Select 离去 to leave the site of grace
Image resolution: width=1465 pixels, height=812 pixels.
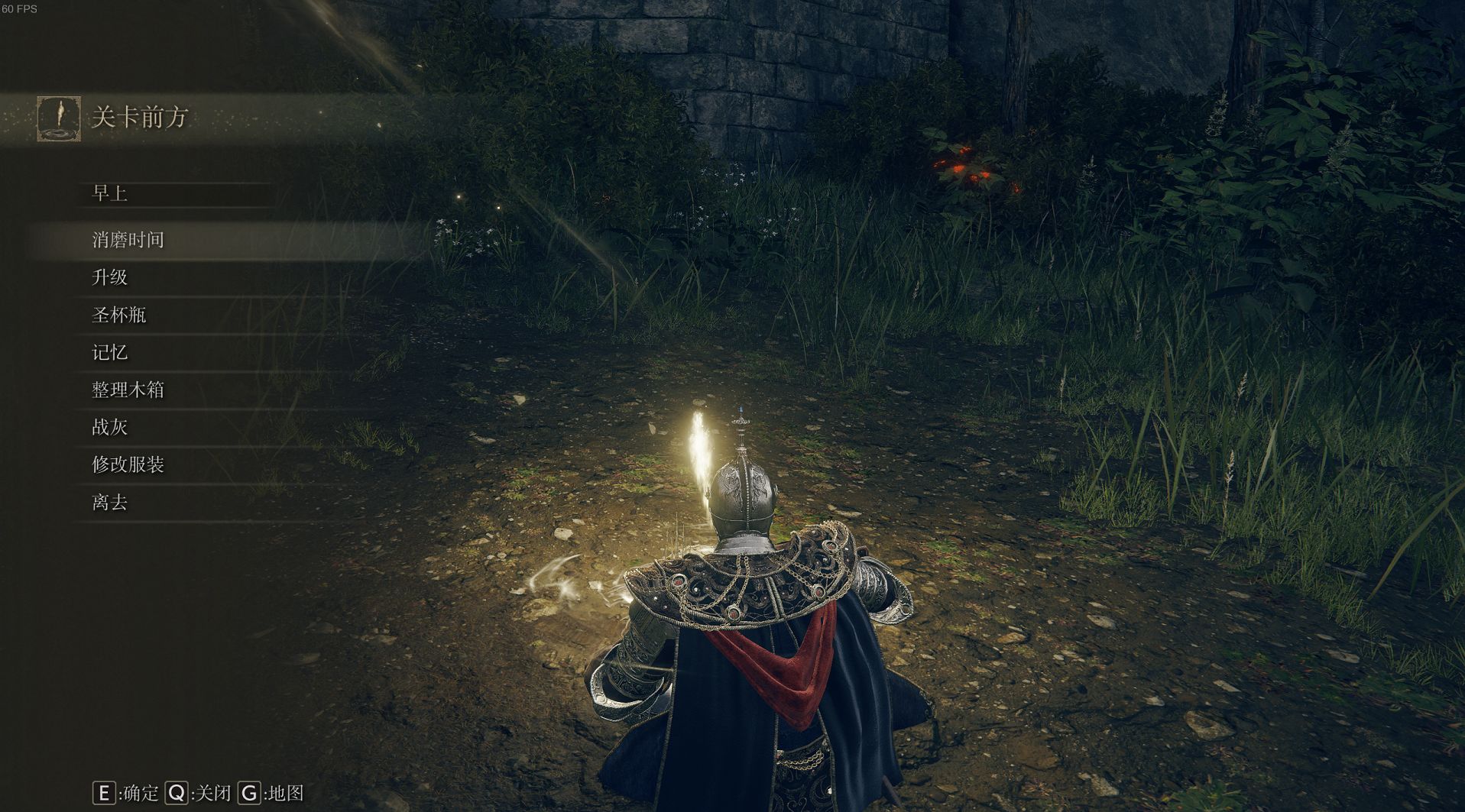(109, 502)
